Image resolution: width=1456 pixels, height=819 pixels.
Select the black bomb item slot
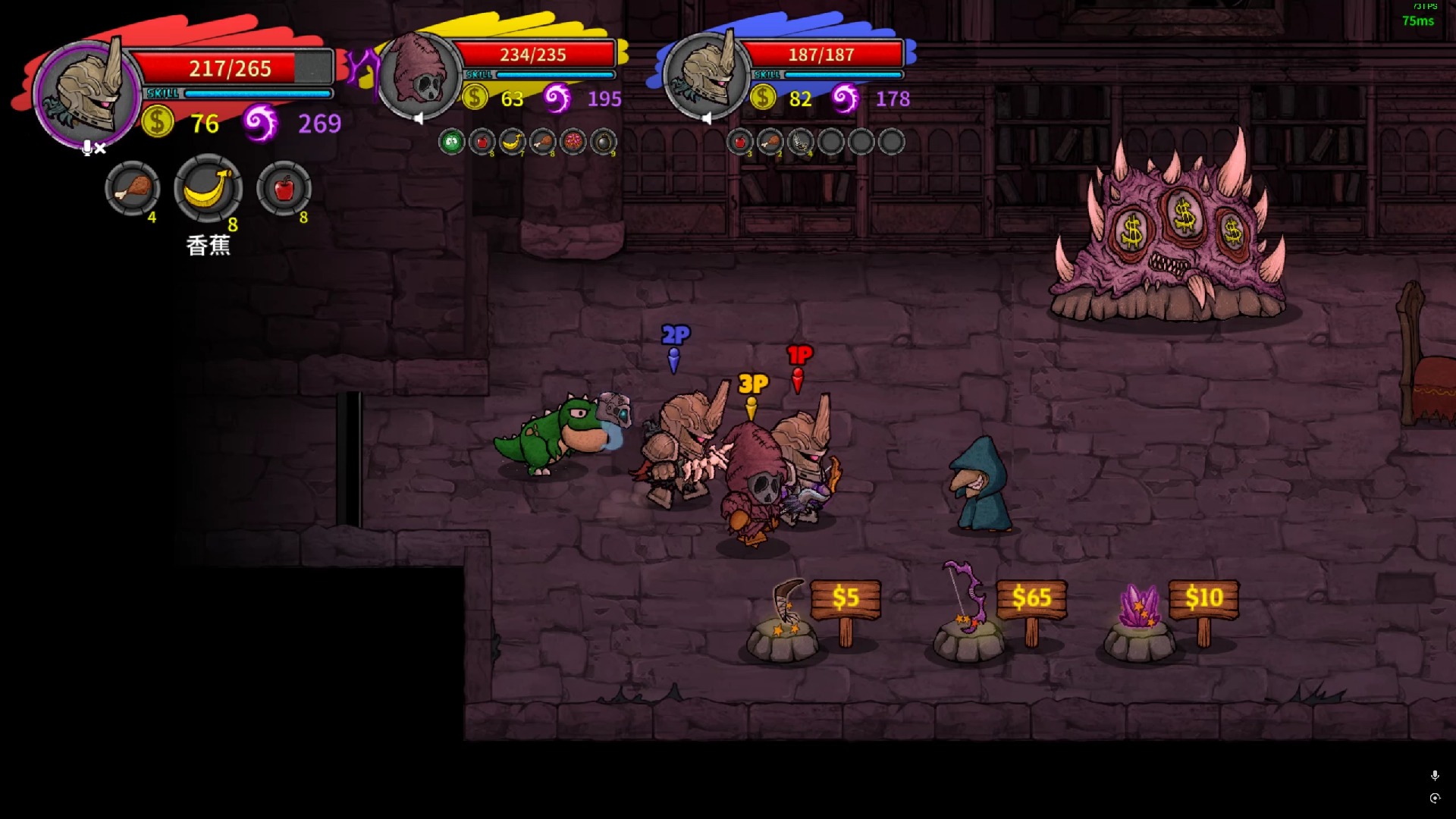point(604,142)
